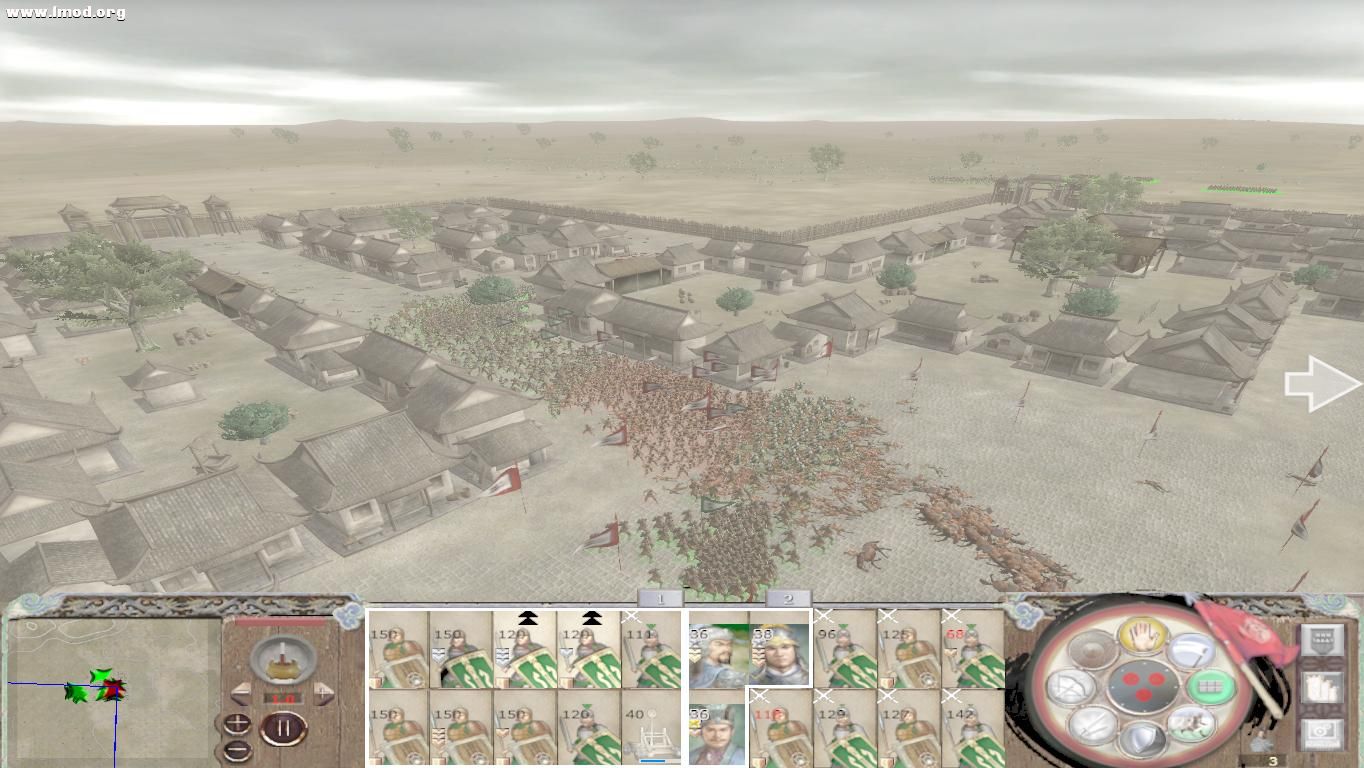Open the camera screenshot button below the flag
Image resolution: width=1364 pixels, height=768 pixels.
pyautogui.click(x=1320, y=733)
